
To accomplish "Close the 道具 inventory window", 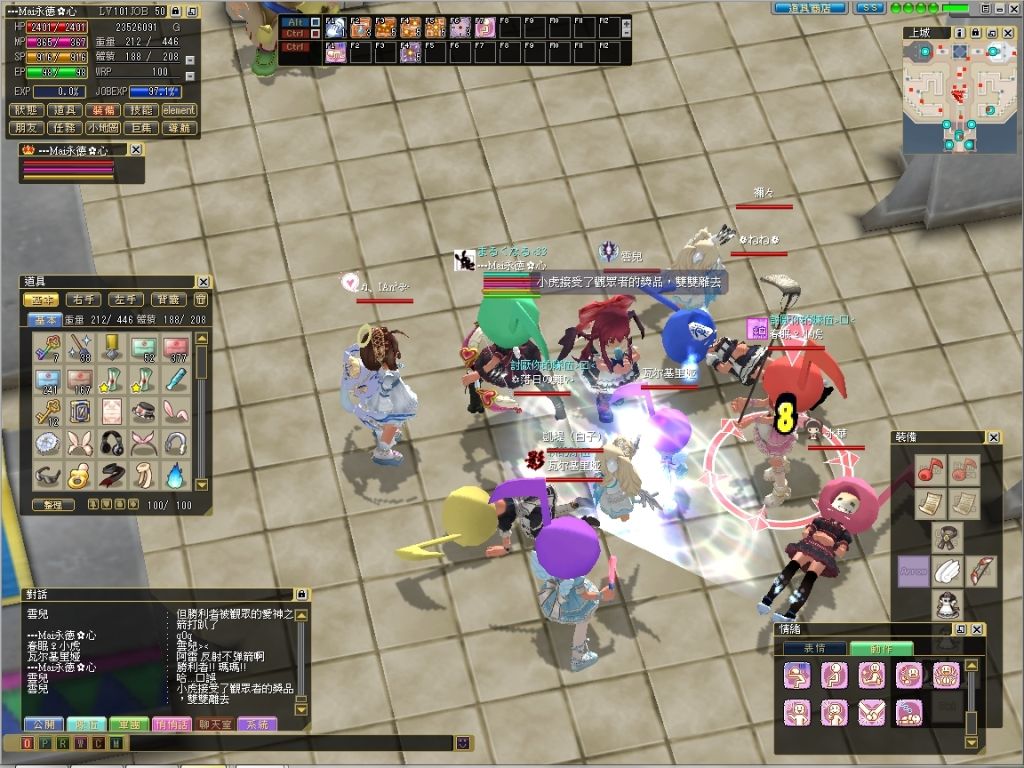I will [x=203, y=282].
